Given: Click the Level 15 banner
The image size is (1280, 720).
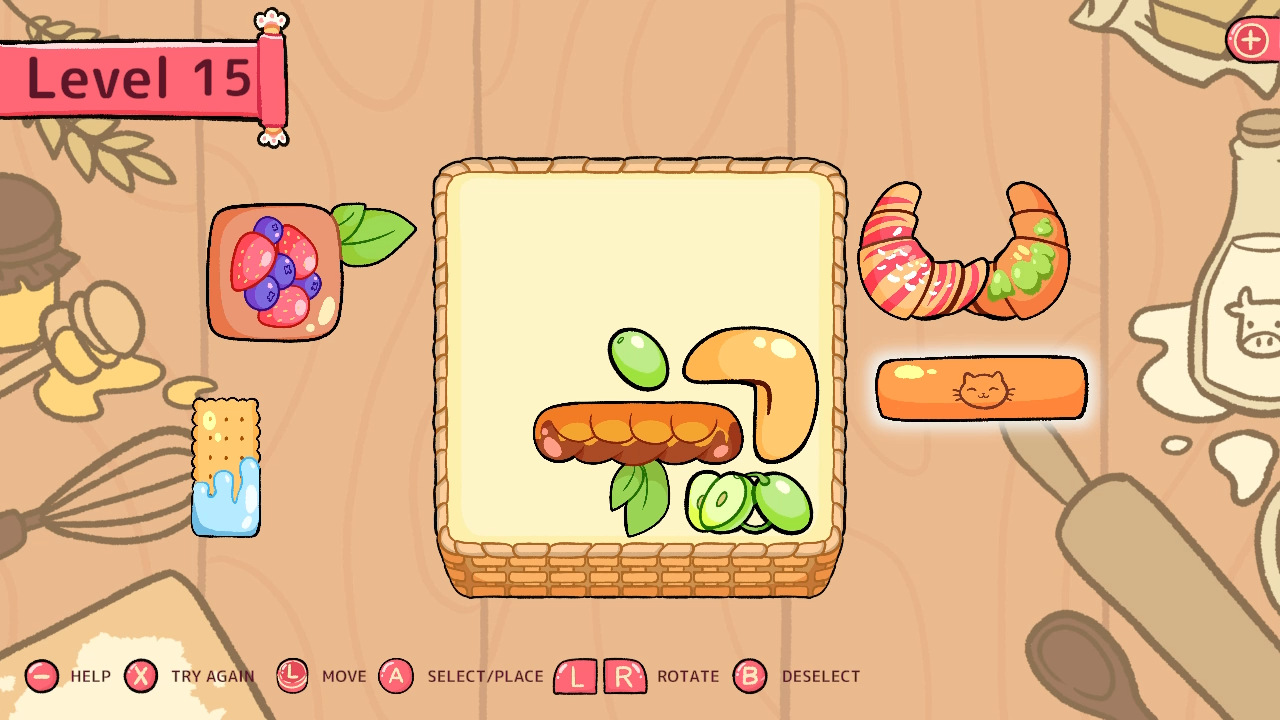Looking at the screenshot, I should [140, 76].
